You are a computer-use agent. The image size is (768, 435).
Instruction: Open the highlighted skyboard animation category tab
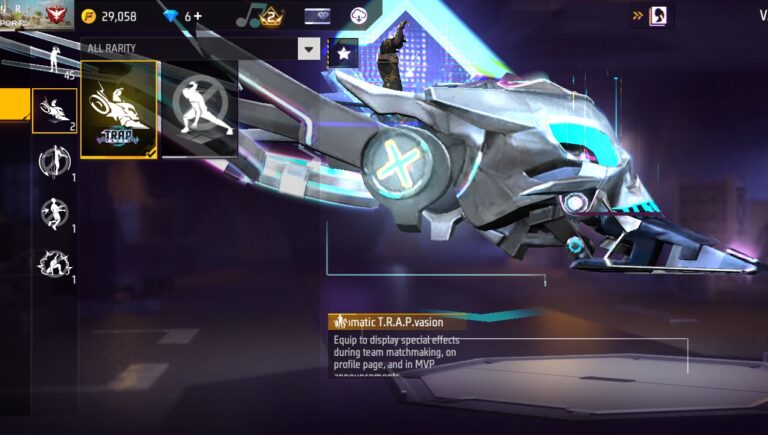coord(55,110)
